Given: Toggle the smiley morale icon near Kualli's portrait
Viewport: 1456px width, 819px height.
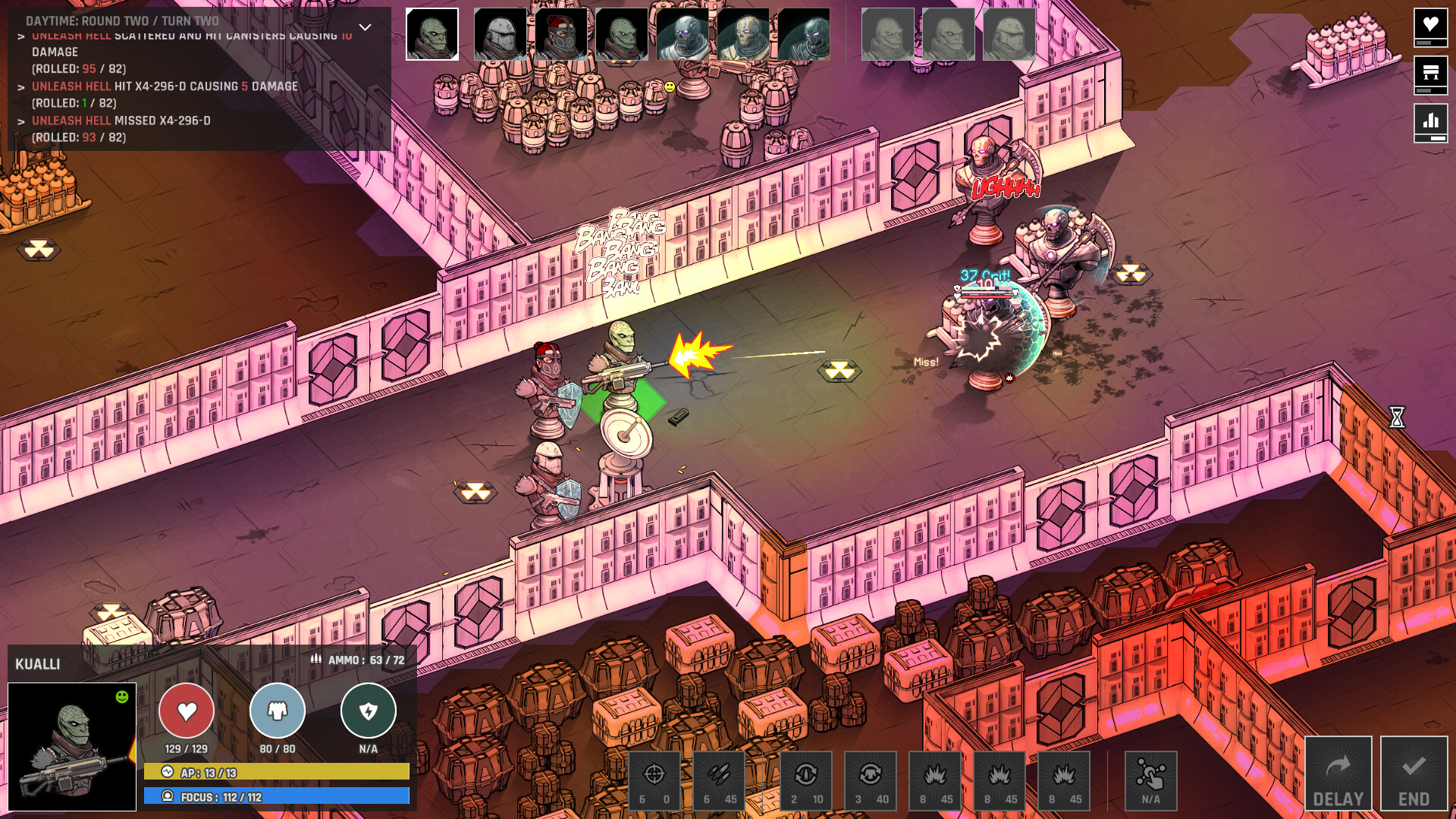Looking at the screenshot, I should 121,695.
